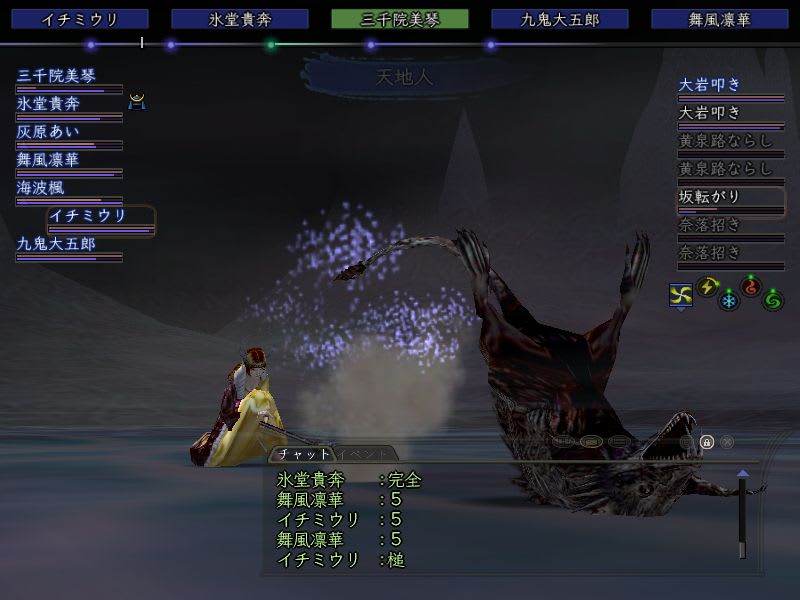This screenshot has height=600, width=800.
Task: Click the samurai helmet leader icon
Action: pyautogui.click(x=137, y=101)
